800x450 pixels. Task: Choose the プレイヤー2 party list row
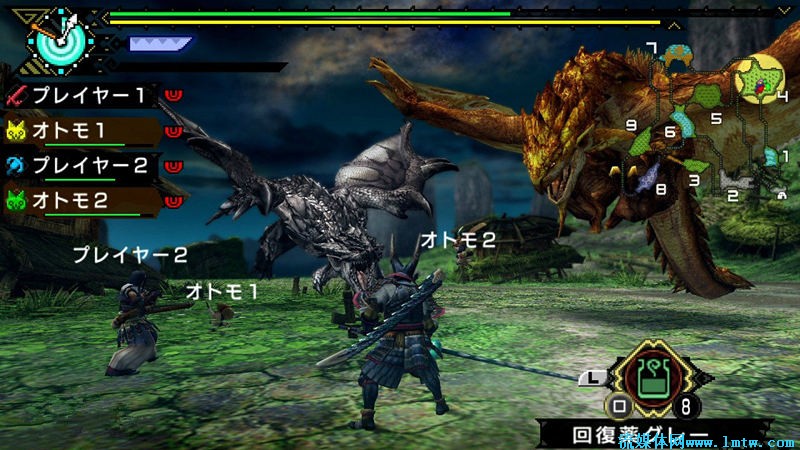click(90, 165)
